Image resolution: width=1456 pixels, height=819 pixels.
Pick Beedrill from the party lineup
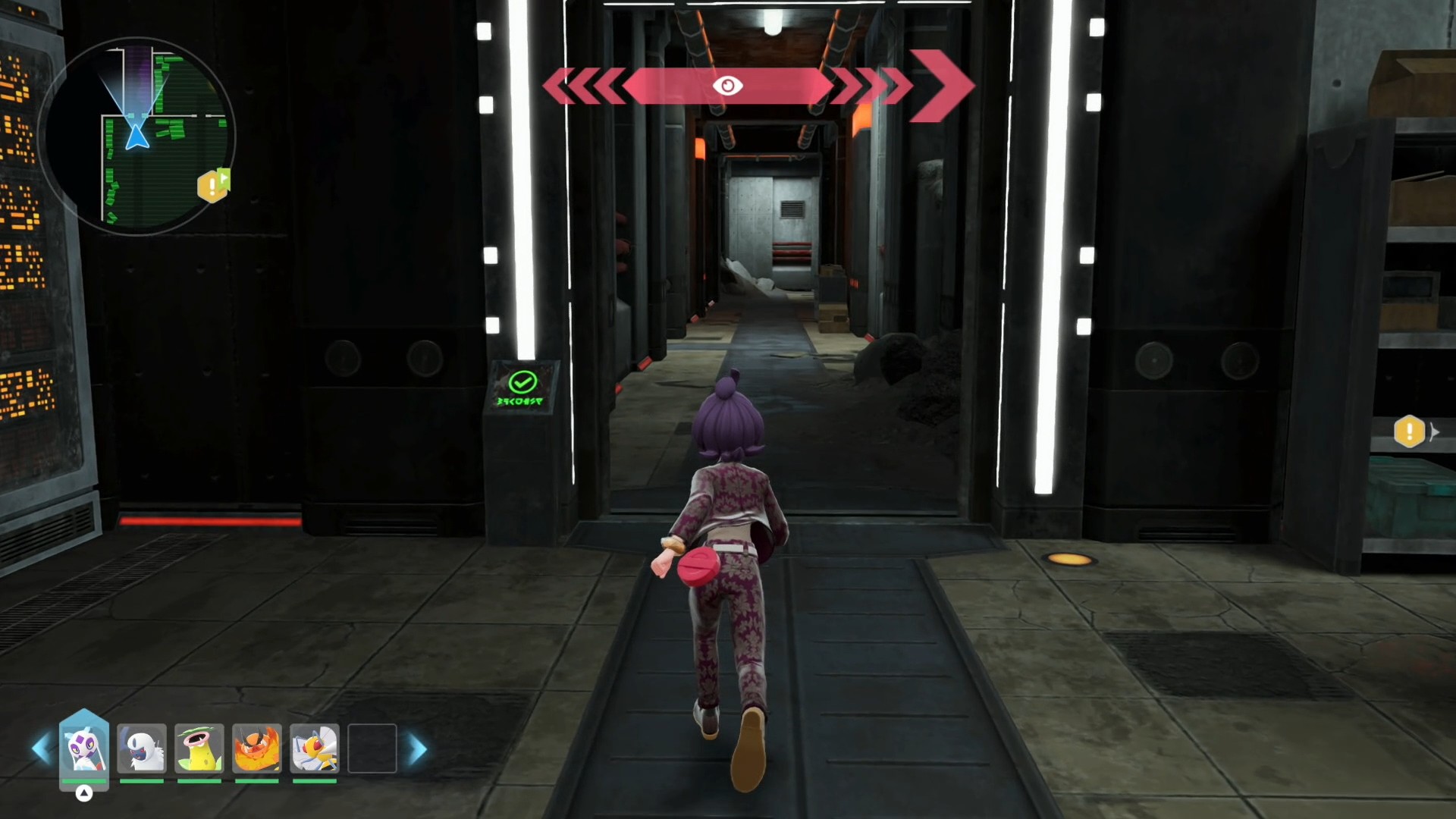pos(315,748)
